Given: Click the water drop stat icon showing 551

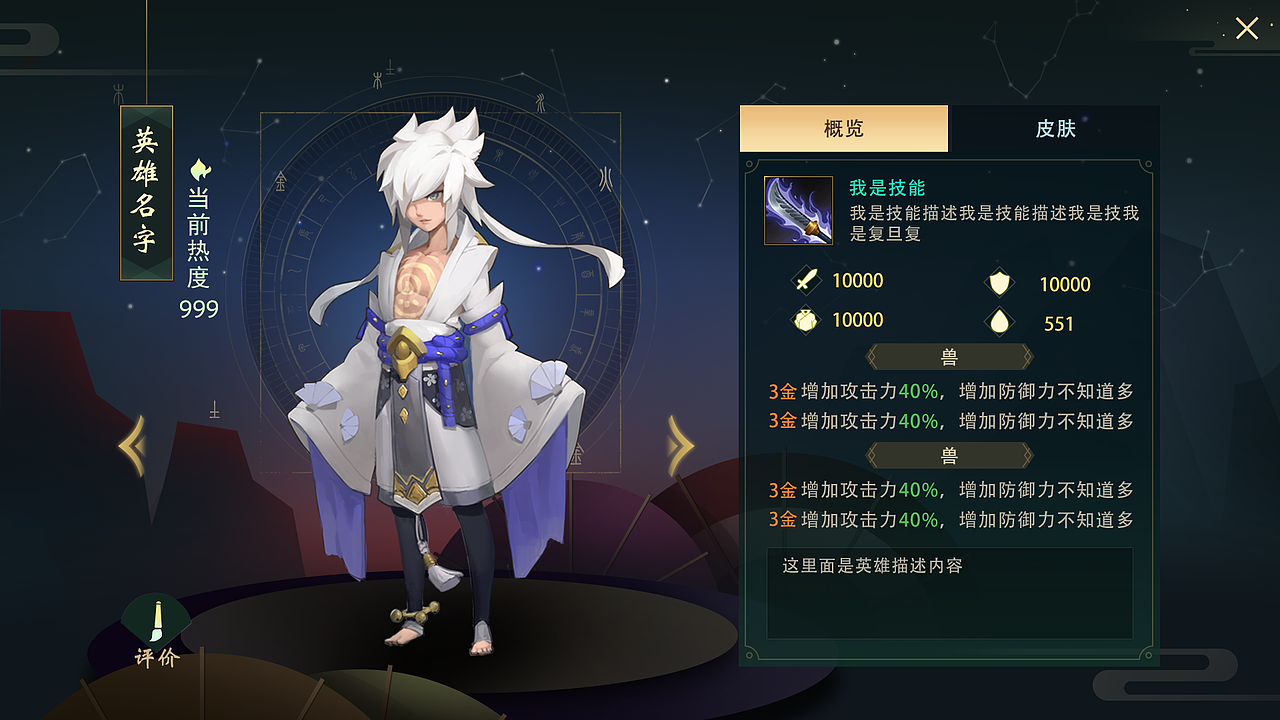Looking at the screenshot, I should [x=1001, y=323].
